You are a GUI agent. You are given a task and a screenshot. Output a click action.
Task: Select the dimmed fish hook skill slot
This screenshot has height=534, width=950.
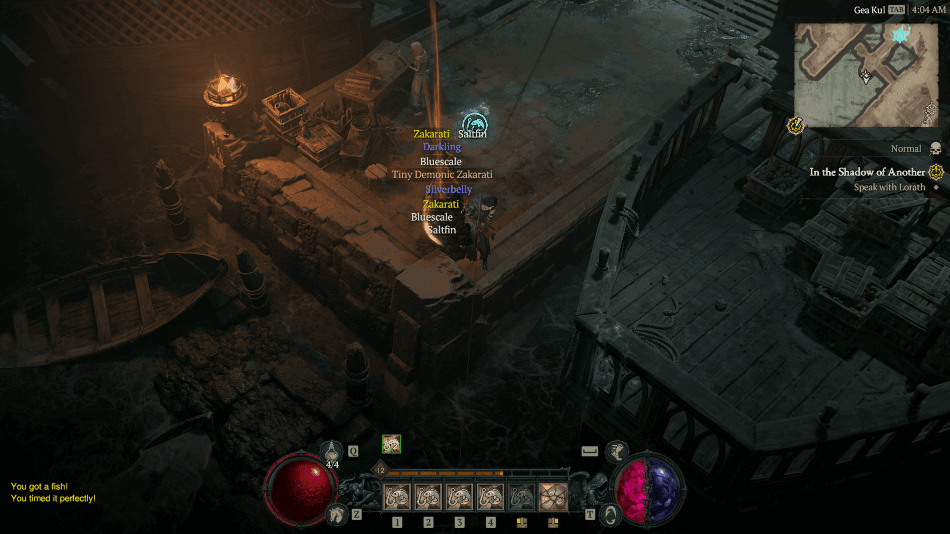(521, 497)
